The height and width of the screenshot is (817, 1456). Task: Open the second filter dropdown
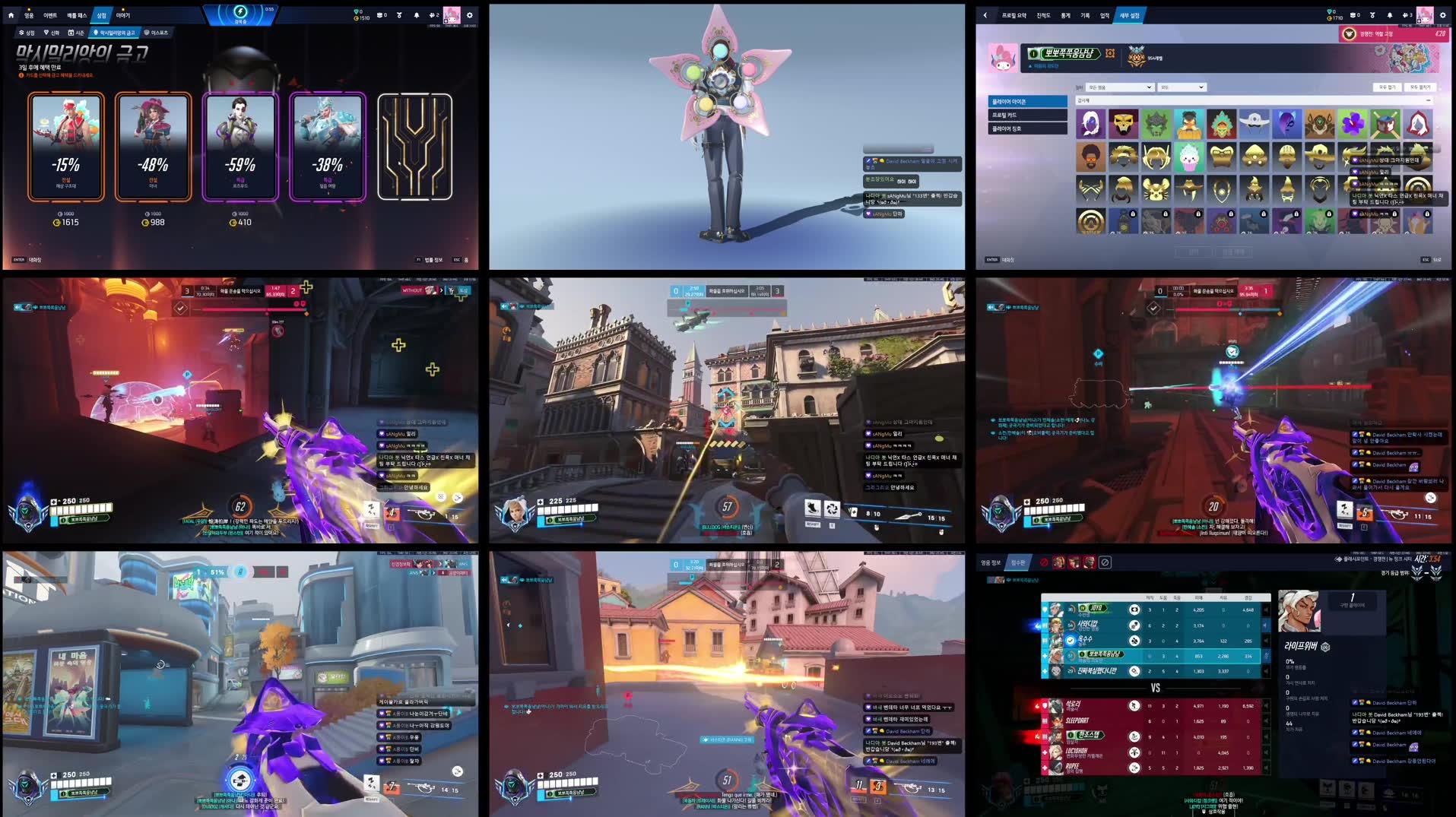tap(1182, 87)
